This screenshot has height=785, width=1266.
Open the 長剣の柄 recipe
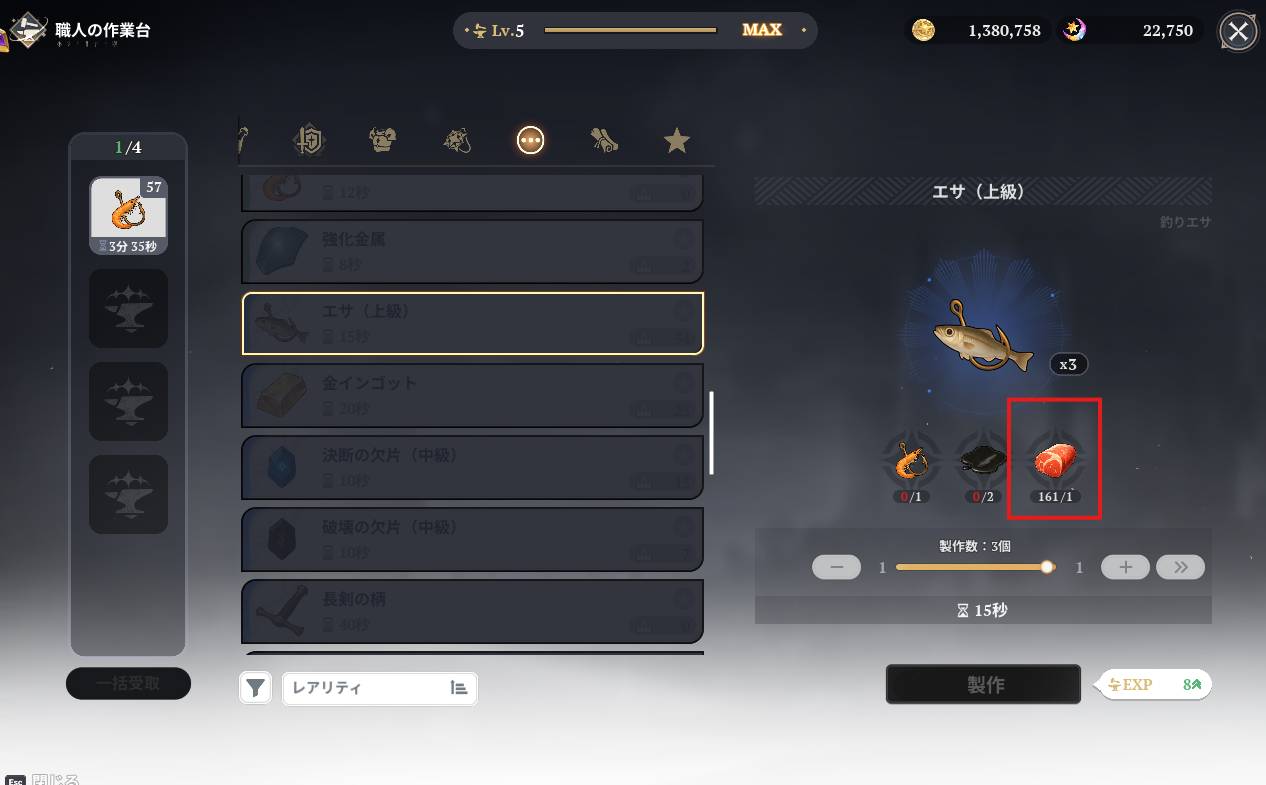[x=472, y=611]
